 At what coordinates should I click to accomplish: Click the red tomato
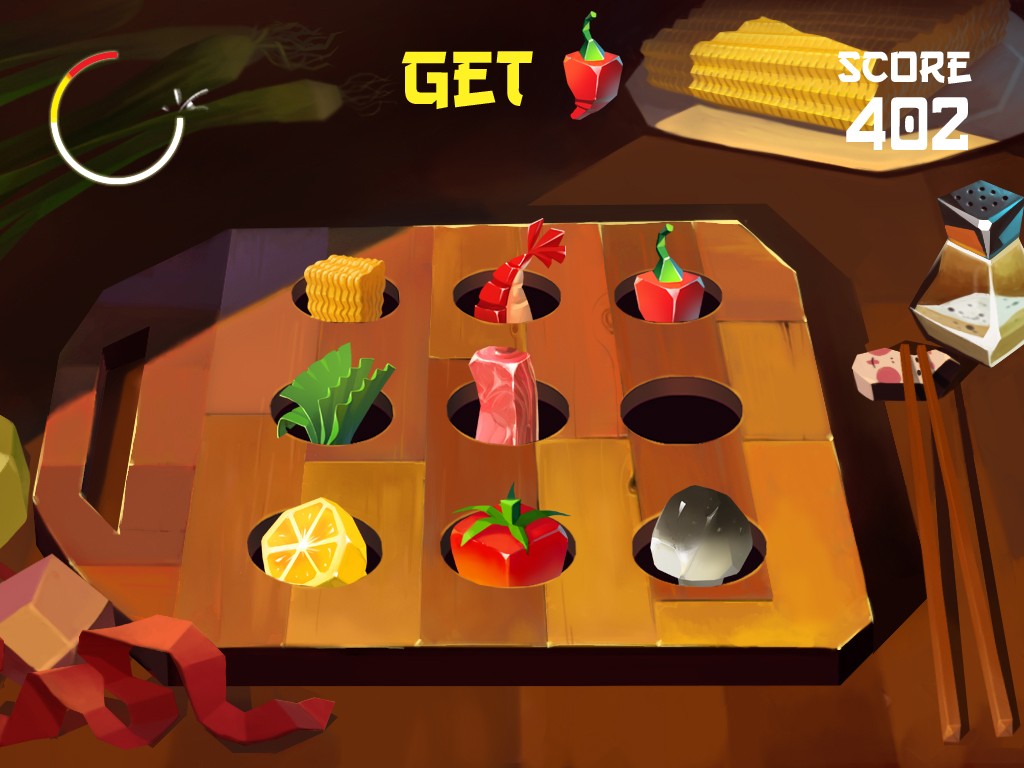[507, 541]
